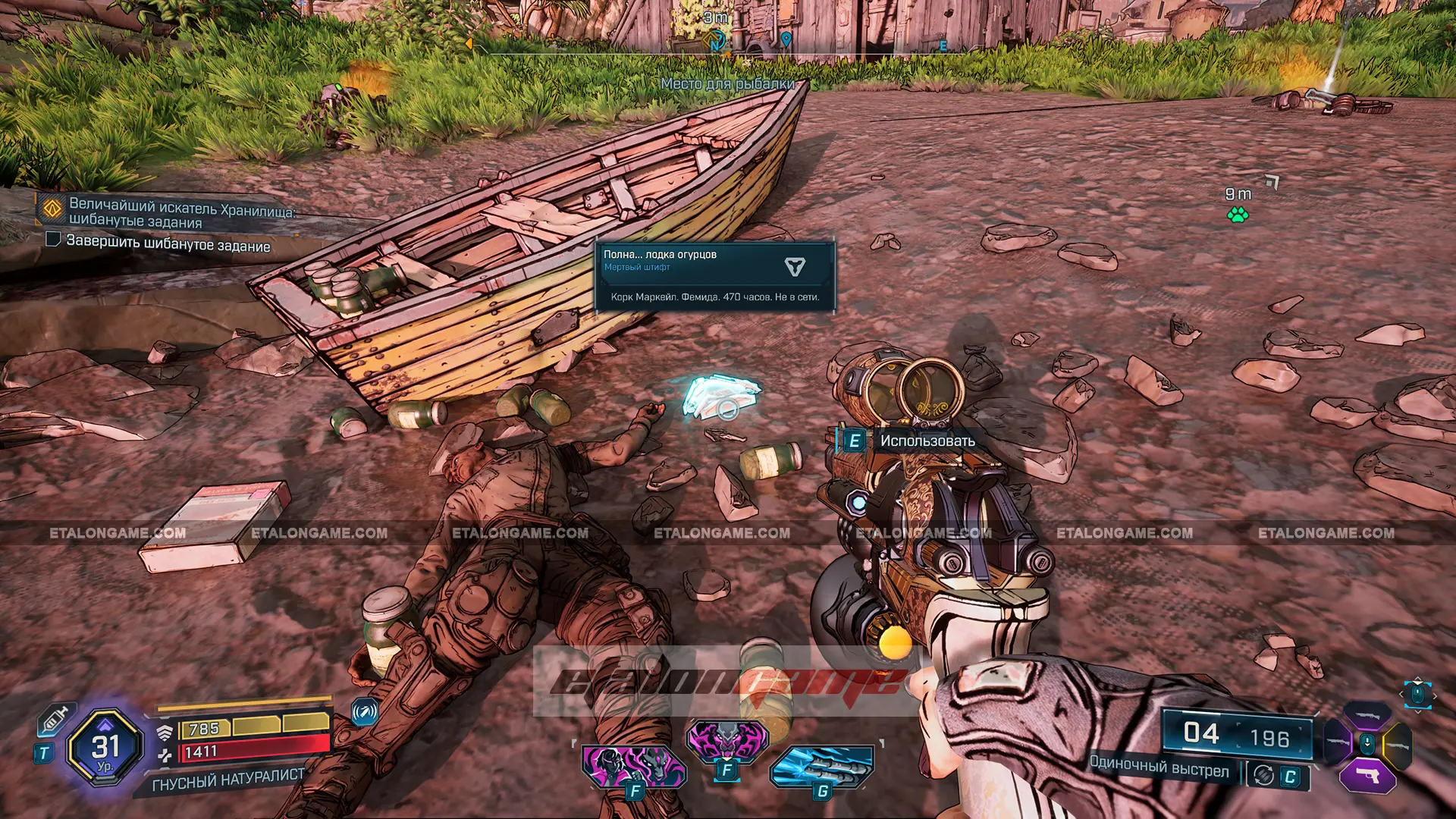This screenshot has width=1456, height=819.
Task: Click the blue pin marker on the compass
Action: [x=786, y=39]
